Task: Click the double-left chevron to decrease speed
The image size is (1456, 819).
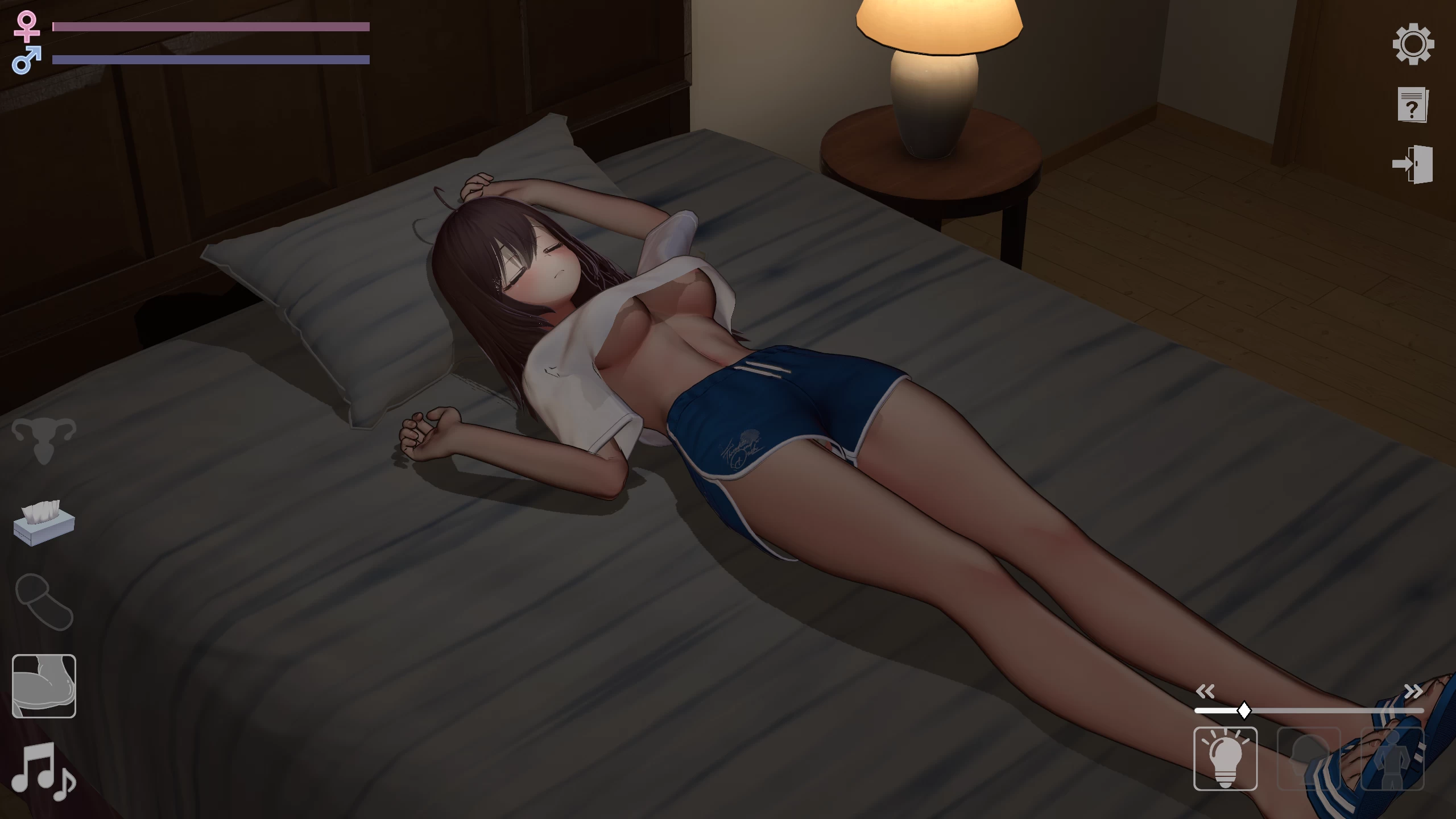Action: tap(1206, 691)
